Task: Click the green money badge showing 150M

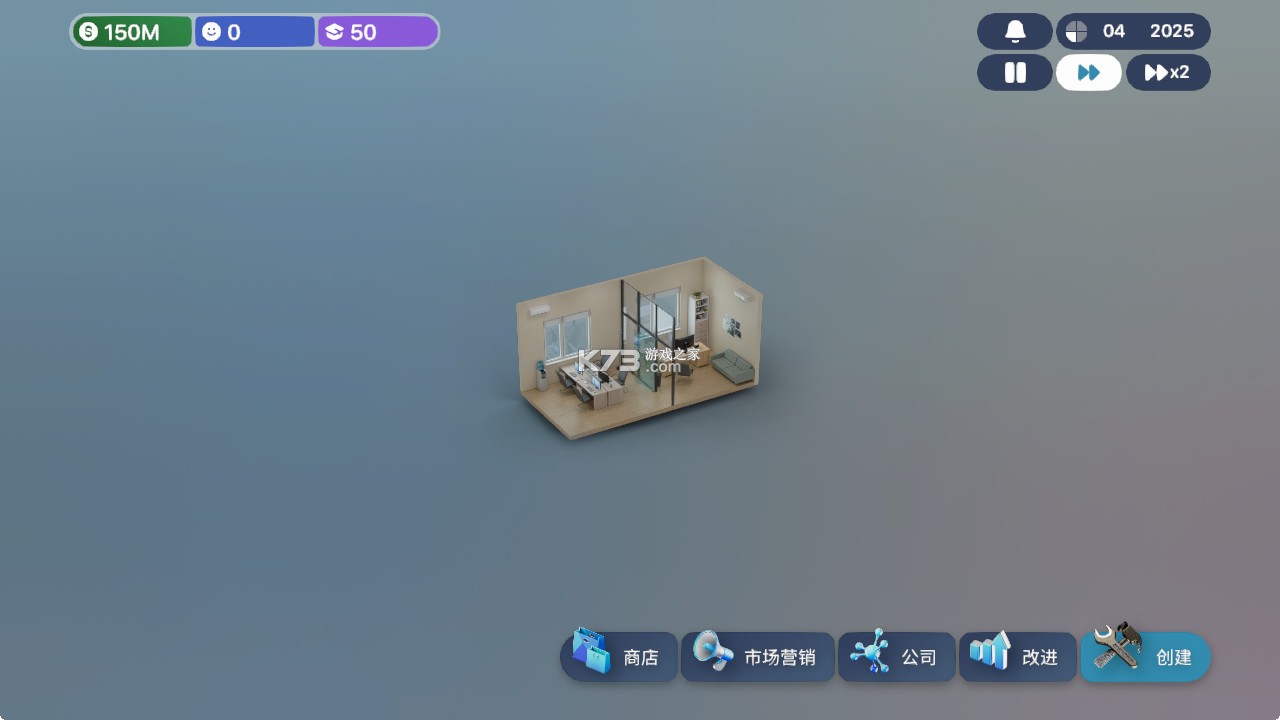Action: [x=130, y=31]
